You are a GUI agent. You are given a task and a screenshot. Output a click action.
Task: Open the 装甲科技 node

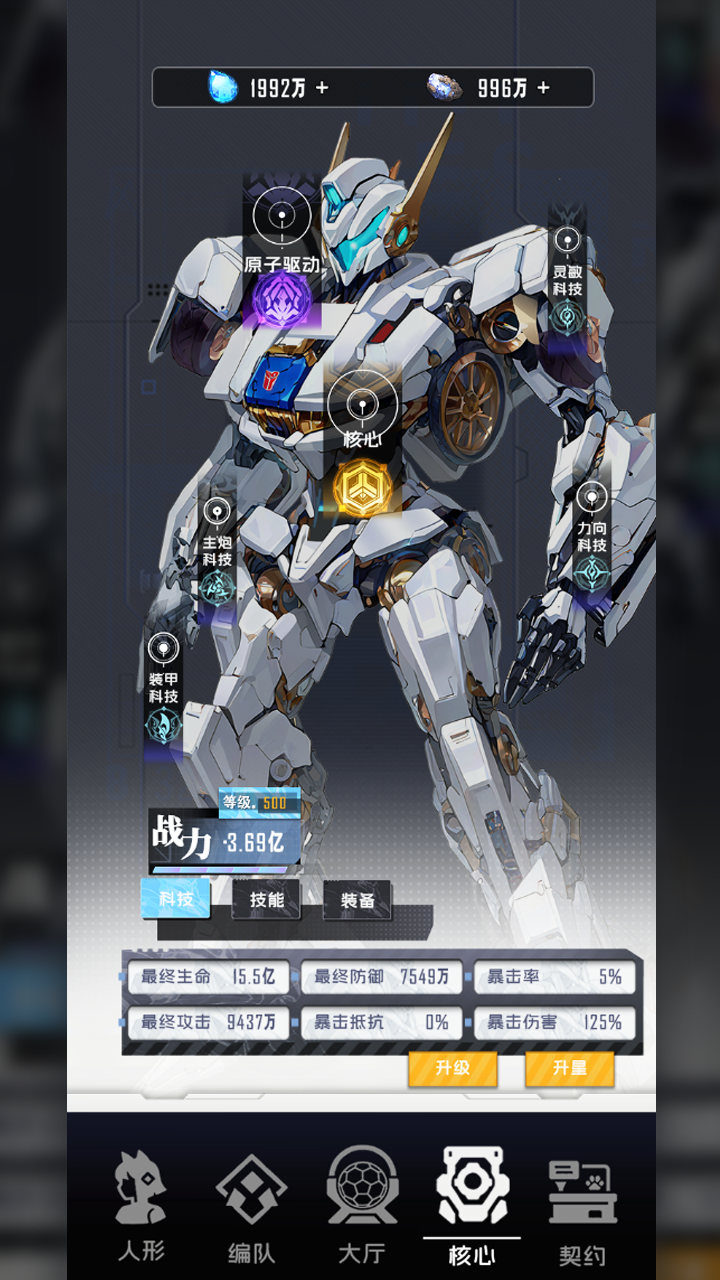coord(163,724)
